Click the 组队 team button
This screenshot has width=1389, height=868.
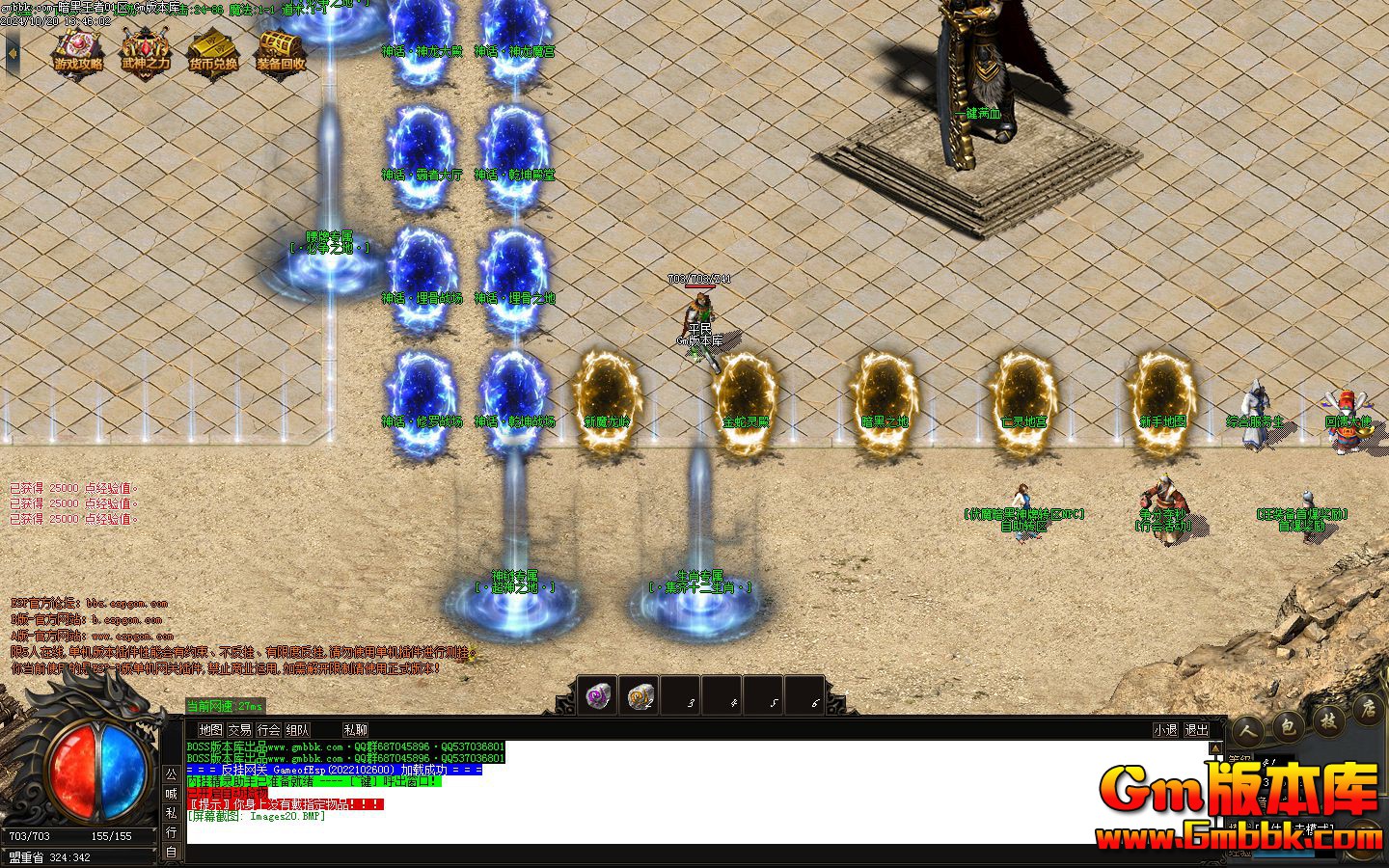(298, 730)
